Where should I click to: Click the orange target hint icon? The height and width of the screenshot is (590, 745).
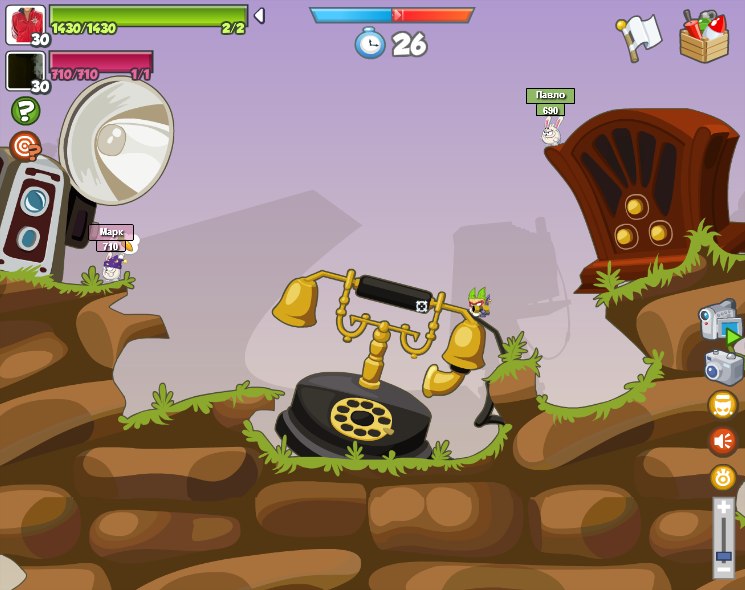pyautogui.click(x=24, y=146)
